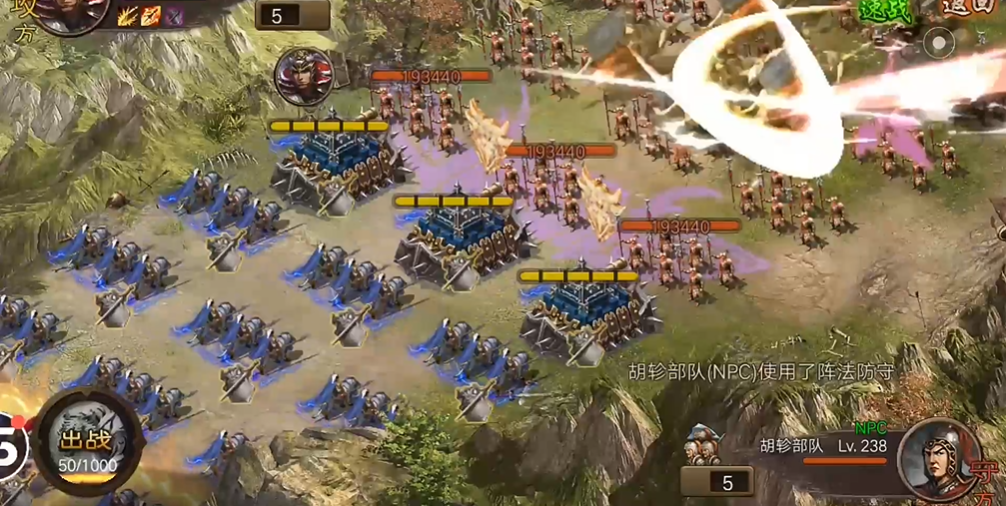Tap the circular screen-record overlay button
This screenshot has height=506, width=1006.
(x=939, y=43)
